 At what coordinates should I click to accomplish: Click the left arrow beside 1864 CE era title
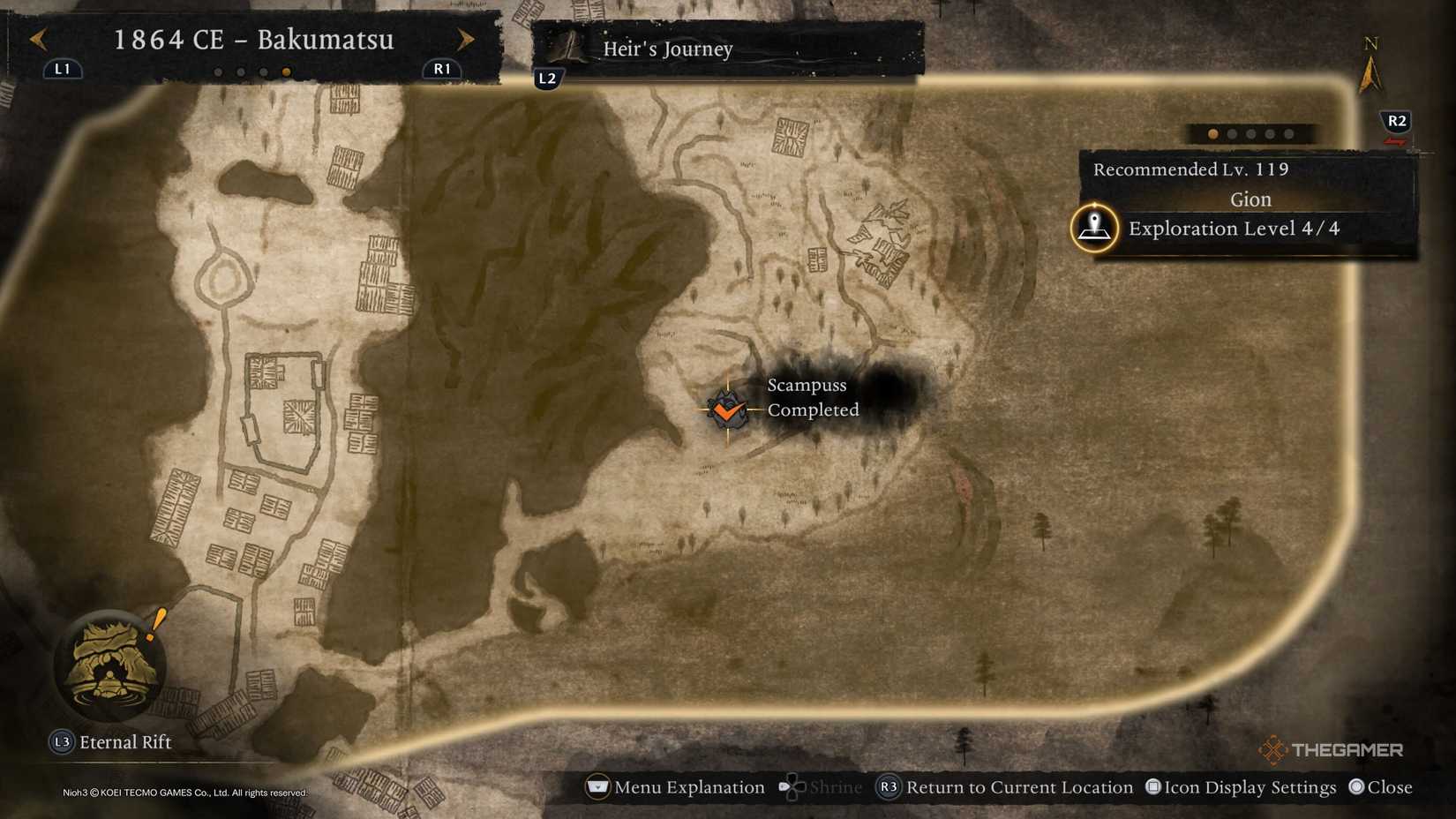pyautogui.click(x=37, y=40)
